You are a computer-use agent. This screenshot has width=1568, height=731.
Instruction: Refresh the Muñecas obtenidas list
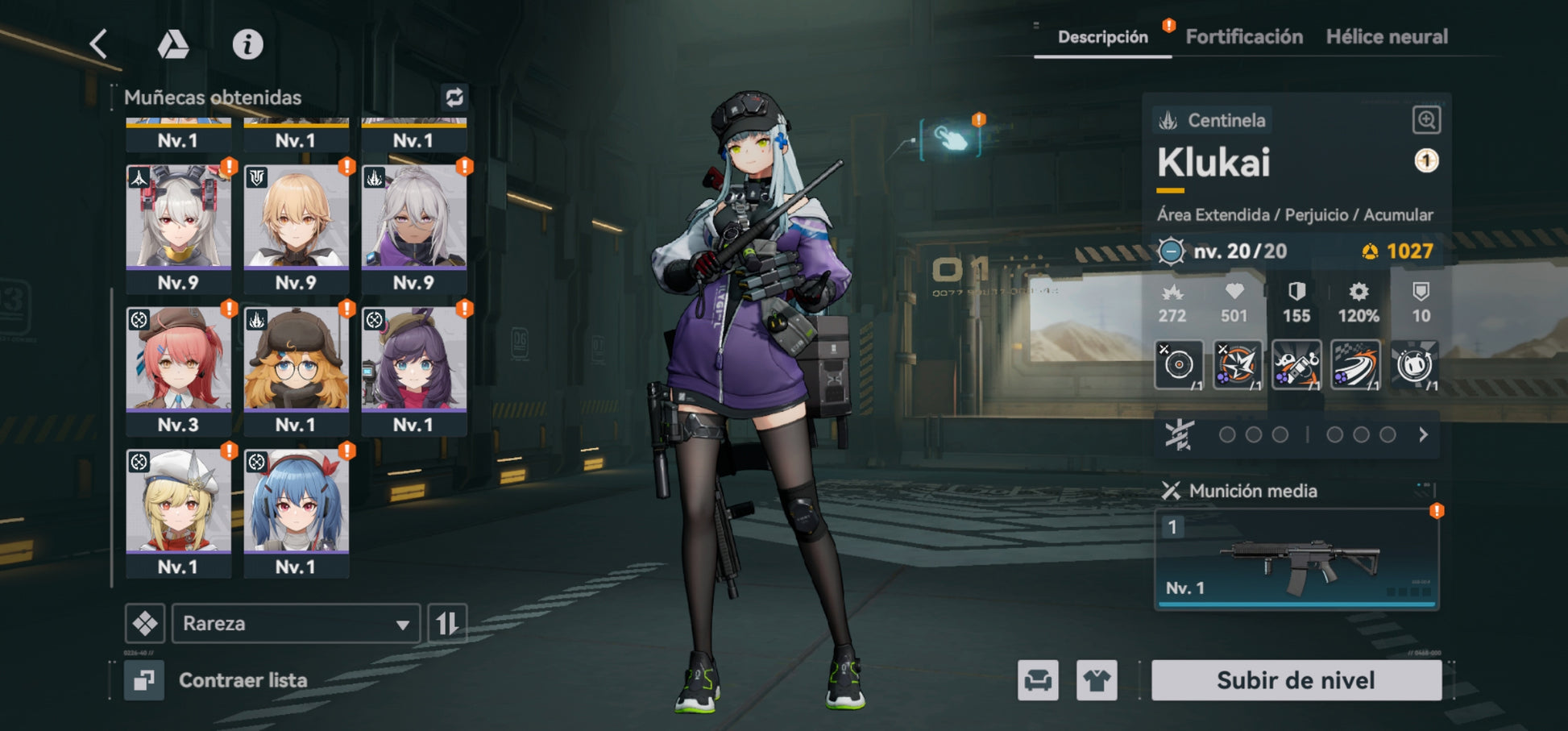tap(454, 98)
